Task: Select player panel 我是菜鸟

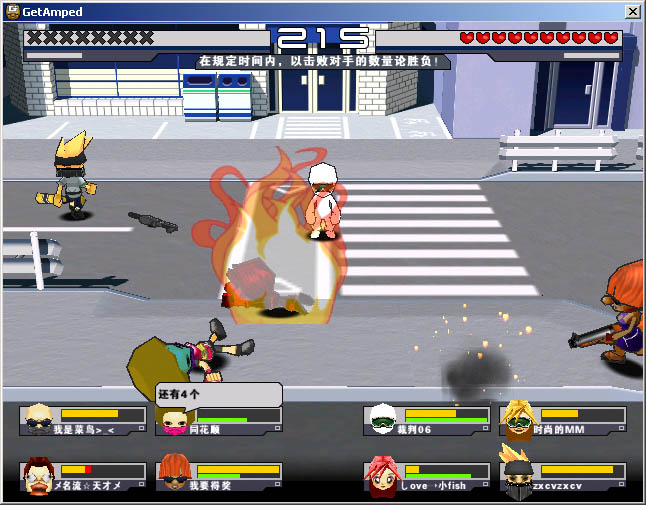Action: [x=84, y=421]
